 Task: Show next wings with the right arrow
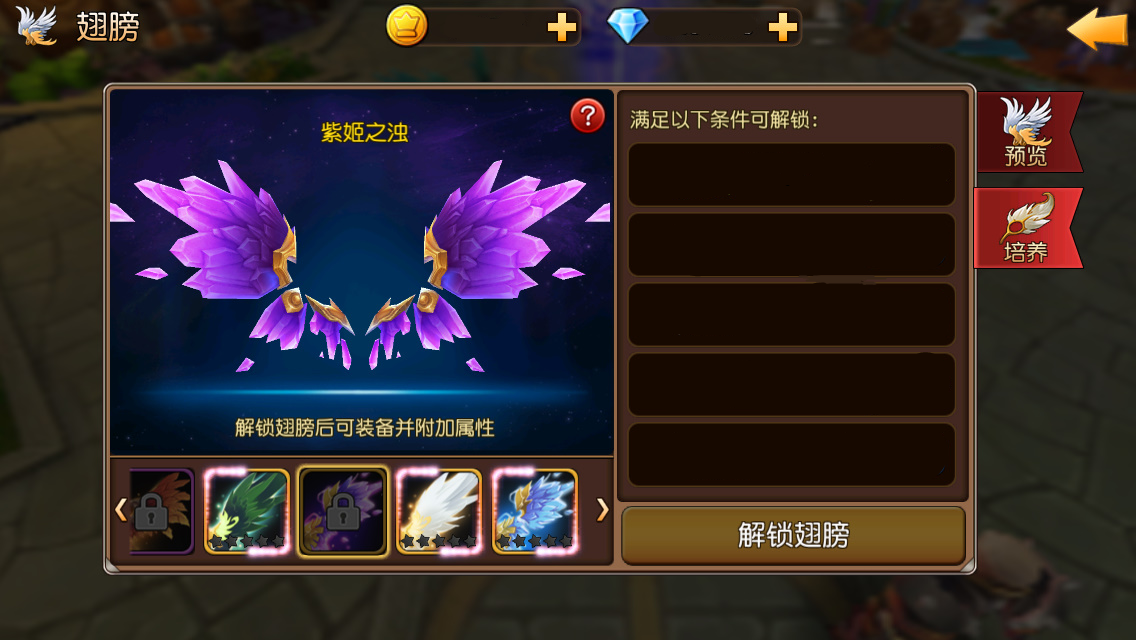point(602,510)
